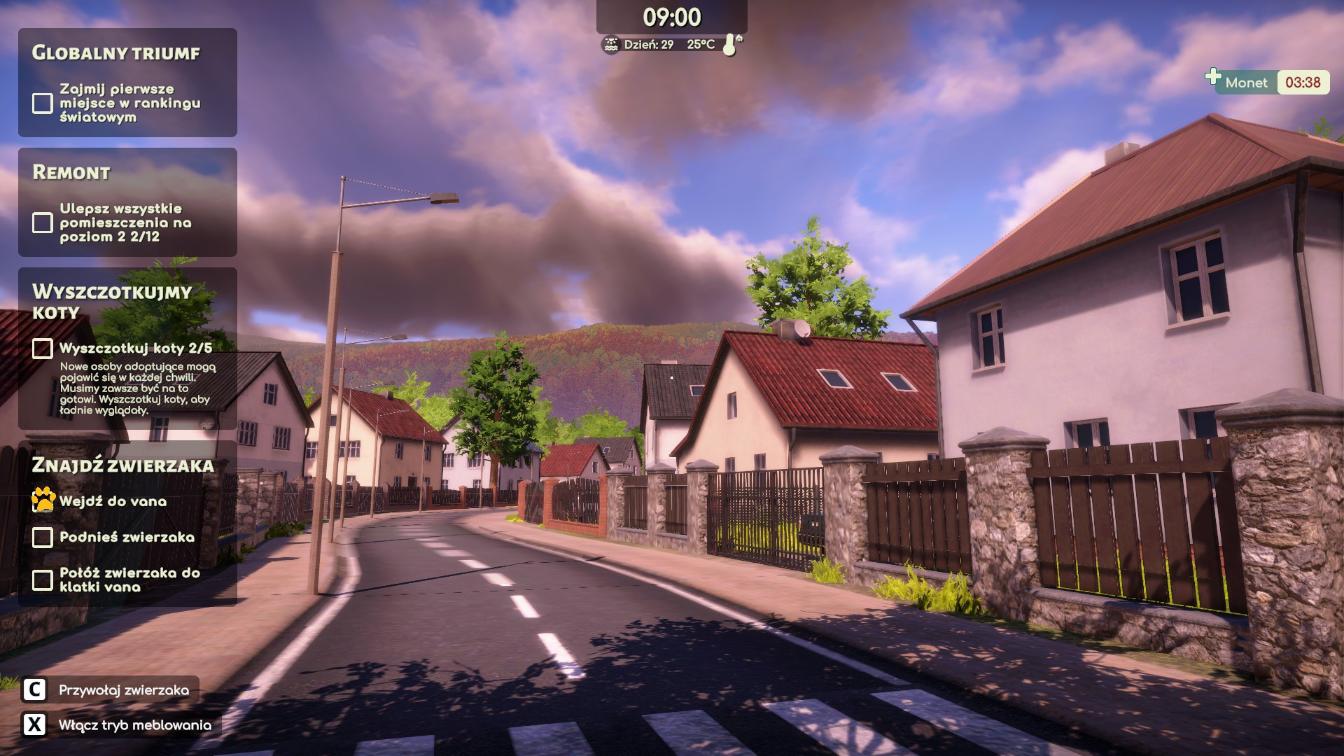Tick the Podnieś zwierzaka objective checkbox

click(42, 538)
